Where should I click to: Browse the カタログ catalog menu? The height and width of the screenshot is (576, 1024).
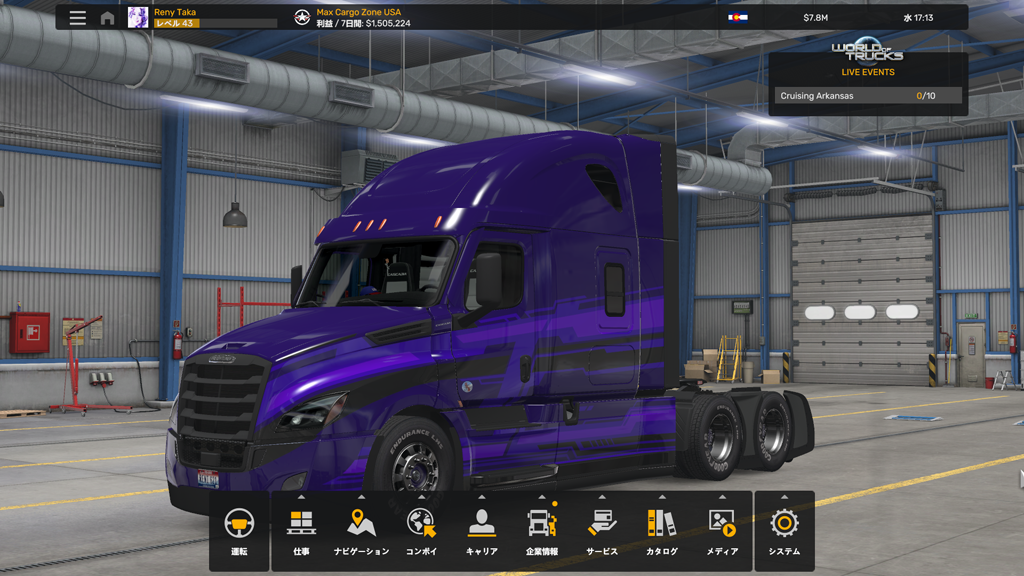[x=662, y=531]
